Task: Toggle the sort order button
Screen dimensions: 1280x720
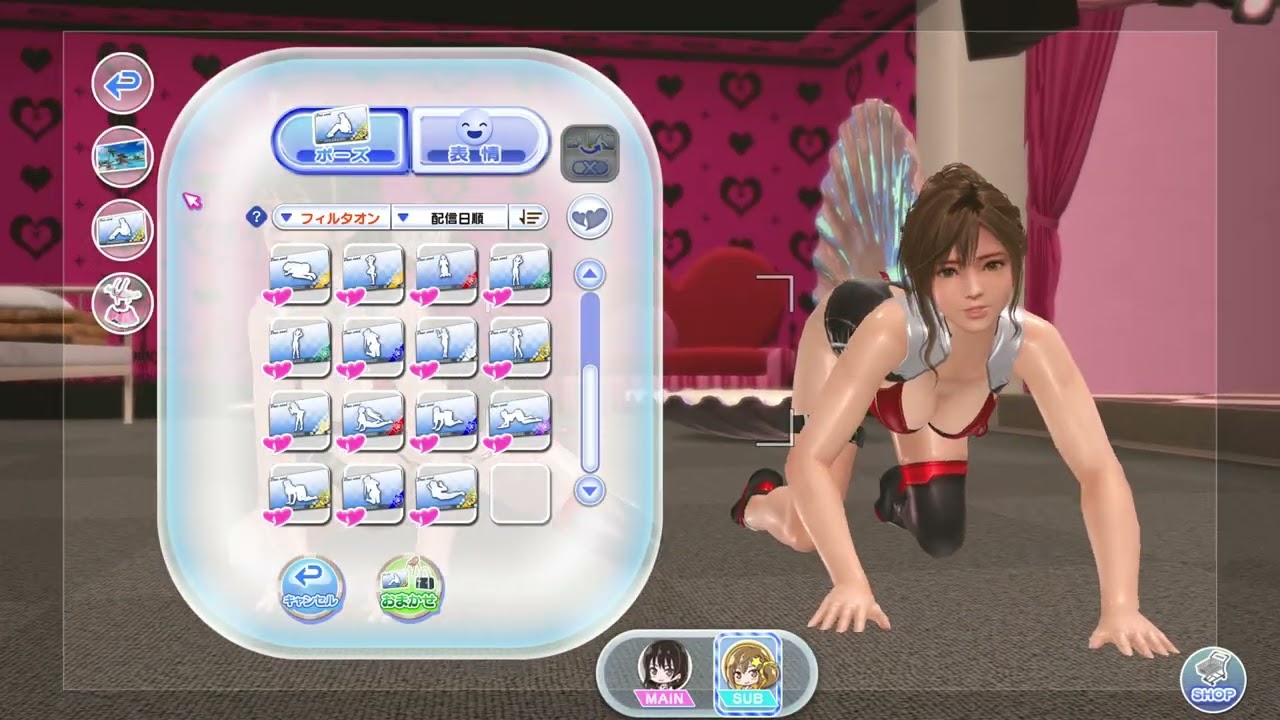Action: [528, 217]
